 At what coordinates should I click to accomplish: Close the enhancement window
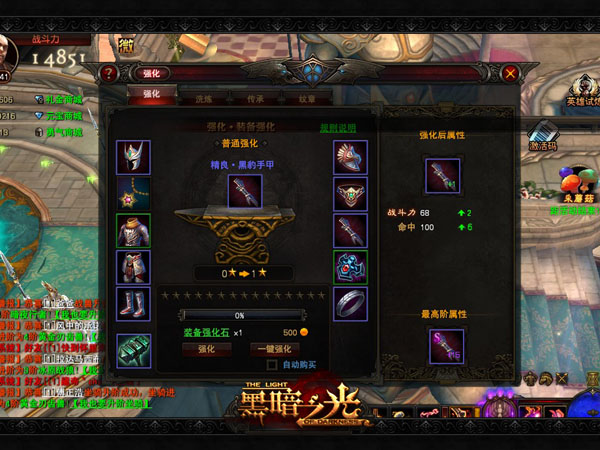click(x=510, y=73)
